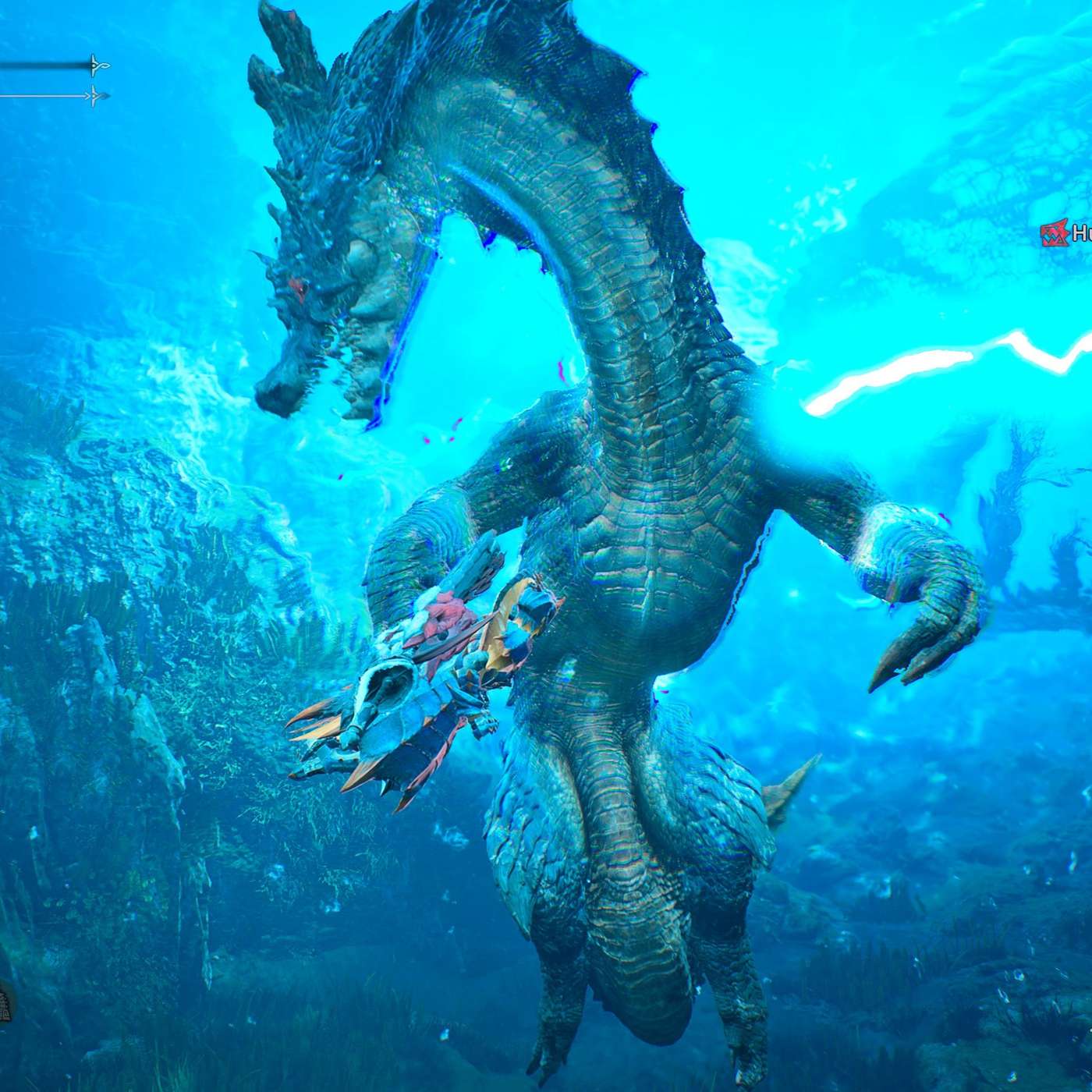
Task: Toggle the health bar display
Action: (47, 65)
